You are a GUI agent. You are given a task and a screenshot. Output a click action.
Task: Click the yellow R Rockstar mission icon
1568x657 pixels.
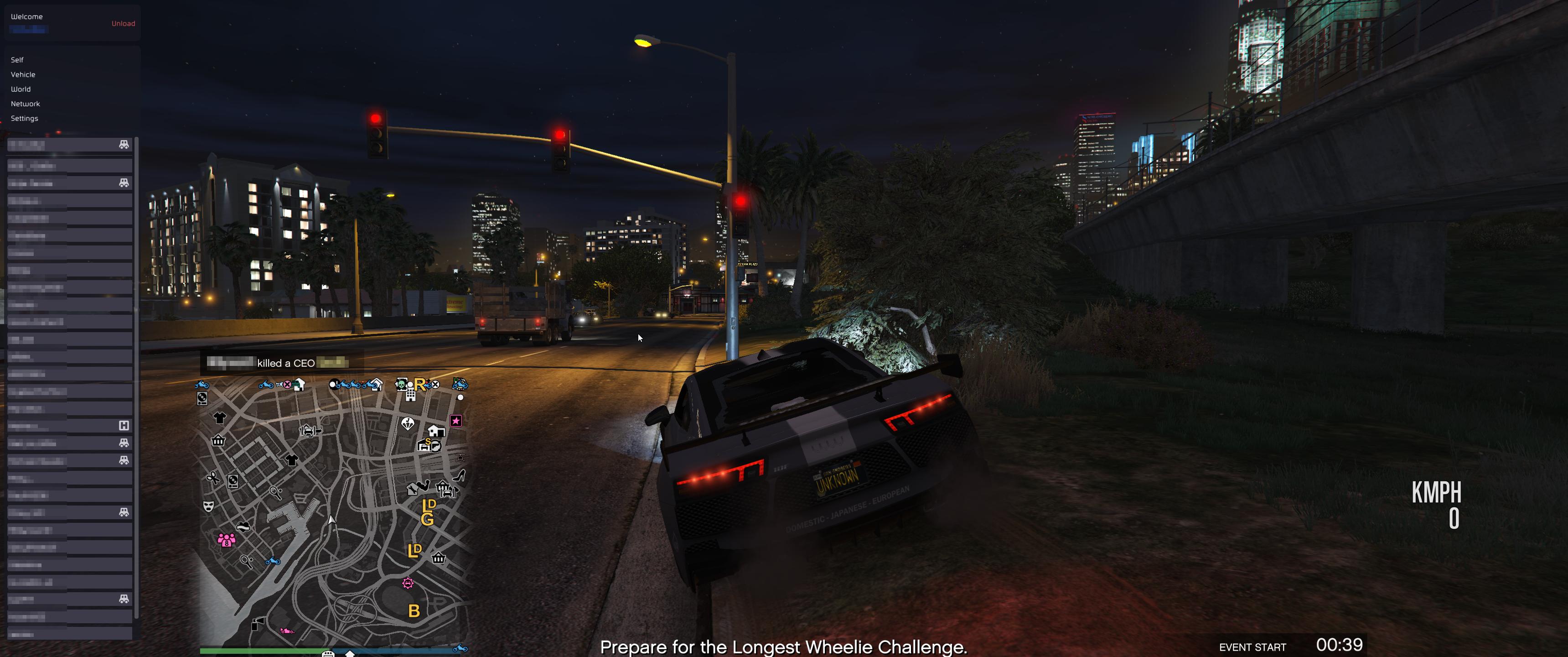pos(420,384)
